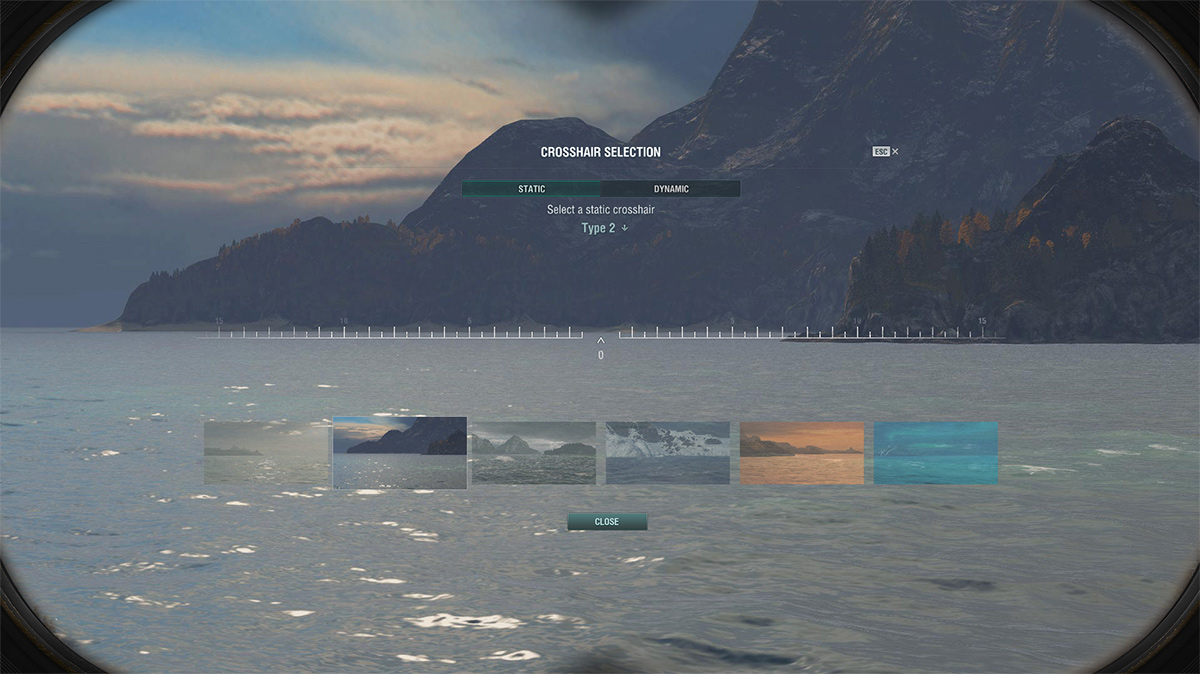Viewport: 1200px width, 674px height.
Task: Switch to the Dynamic crosshair tab
Action: pyautogui.click(x=671, y=189)
